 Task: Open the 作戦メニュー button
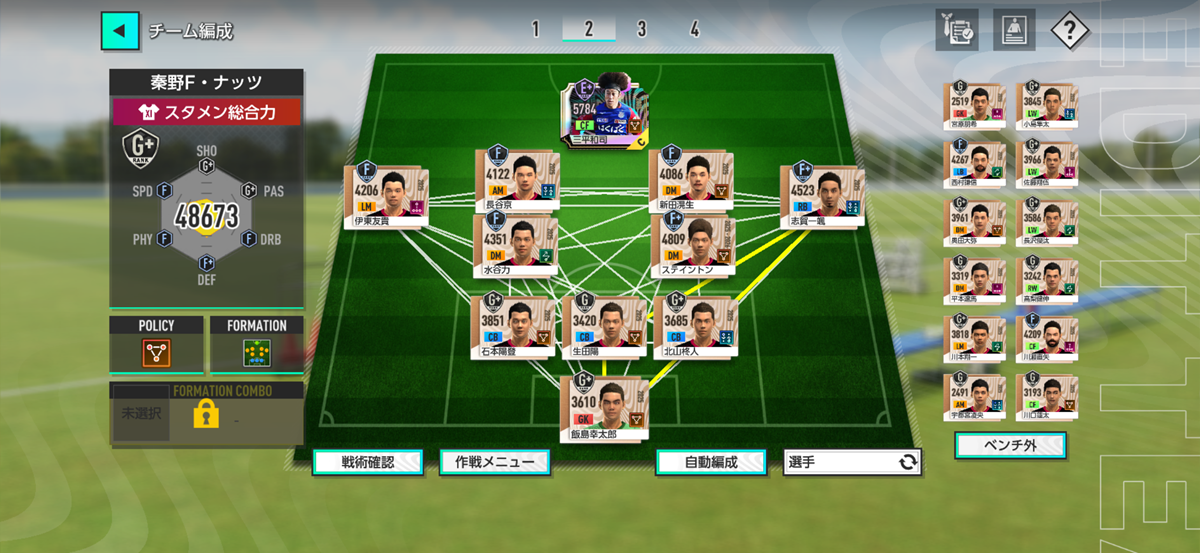click(494, 462)
